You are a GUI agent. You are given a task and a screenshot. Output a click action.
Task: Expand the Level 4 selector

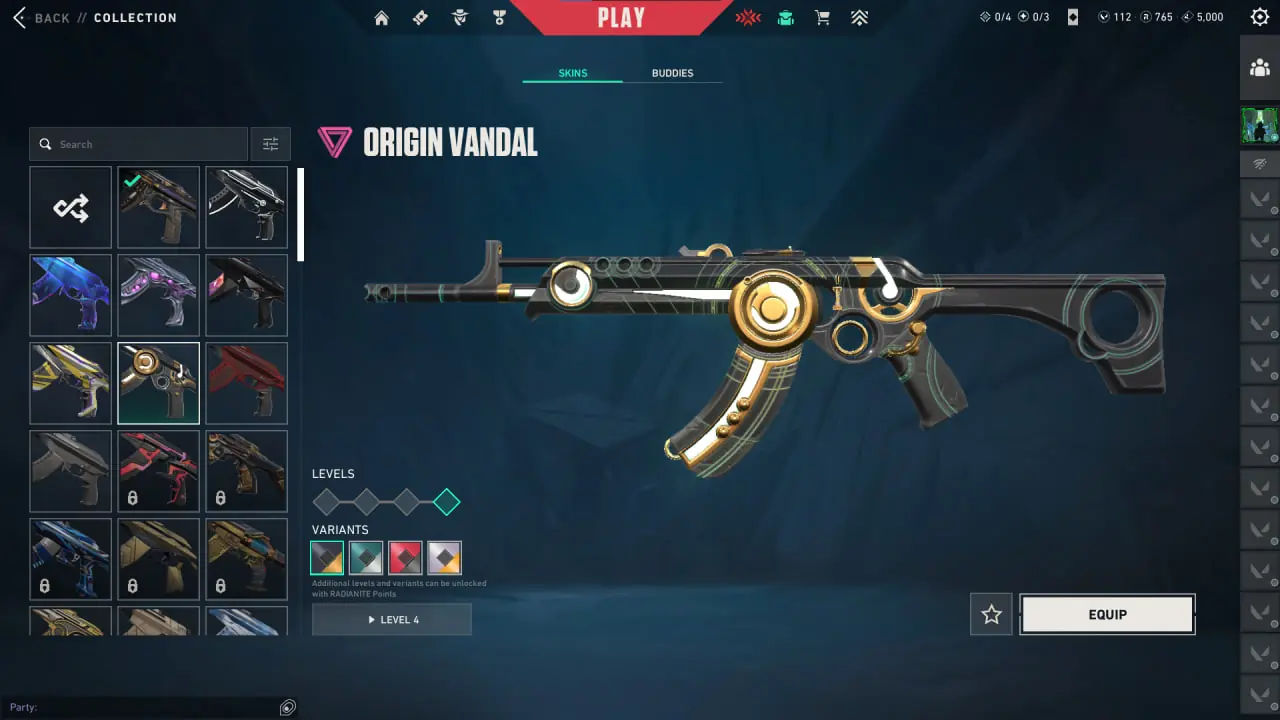pos(391,619)
